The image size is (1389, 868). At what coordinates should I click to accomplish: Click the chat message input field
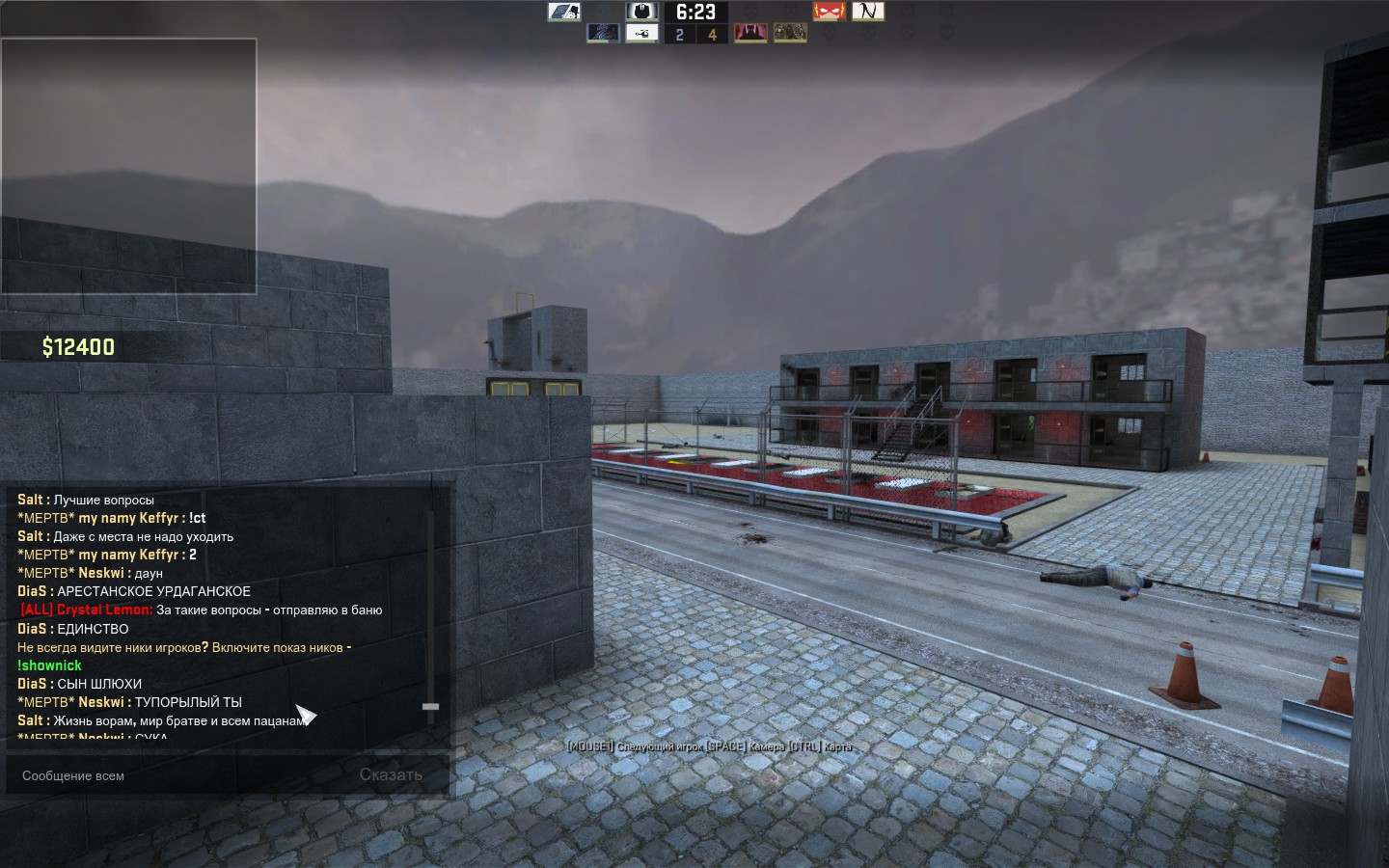(183, 775)
